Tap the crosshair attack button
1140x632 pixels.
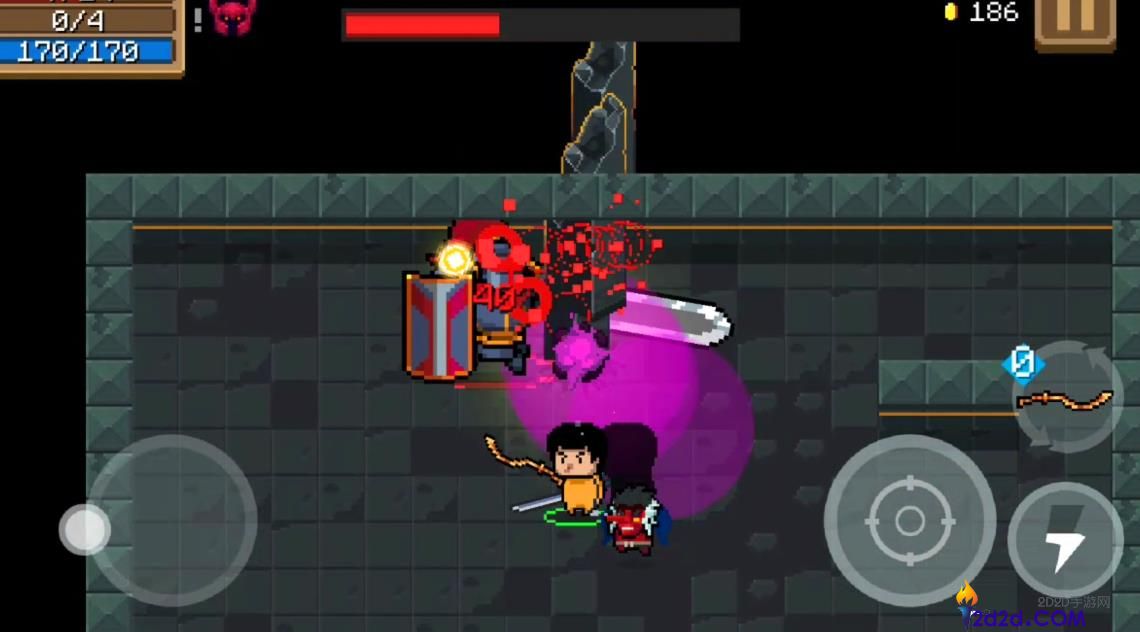(x=909, y=520)
